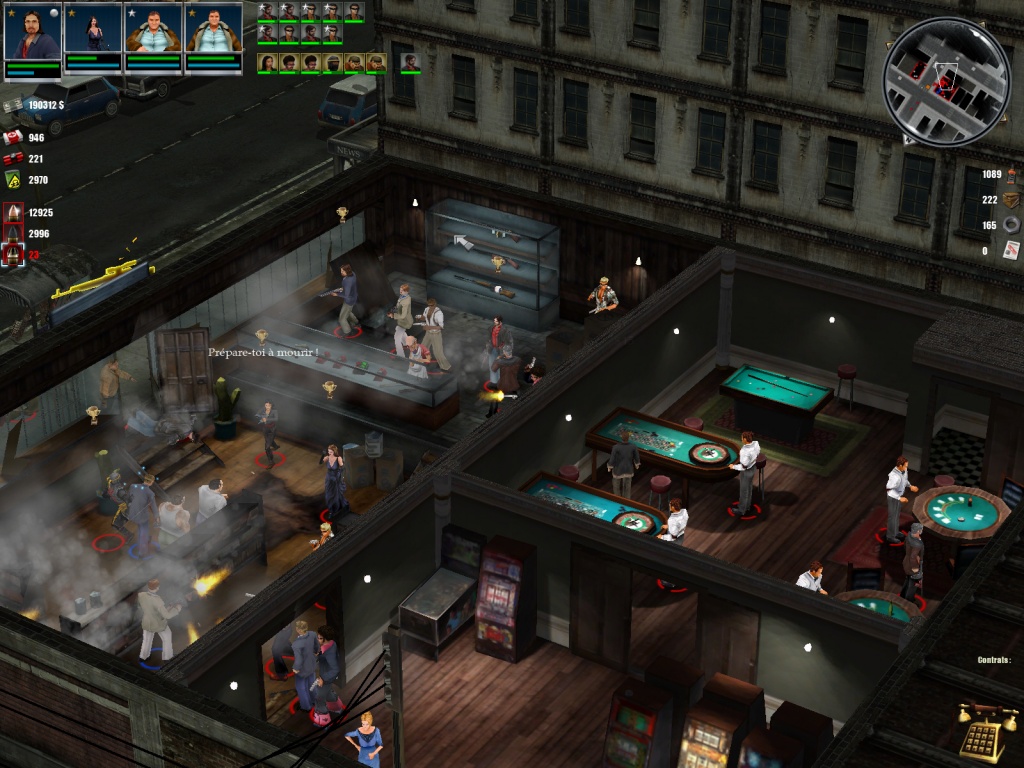The width and height of the screenshot is (1024, 768).
Task: Open the golden telephone for contracts
Action: 987,732
